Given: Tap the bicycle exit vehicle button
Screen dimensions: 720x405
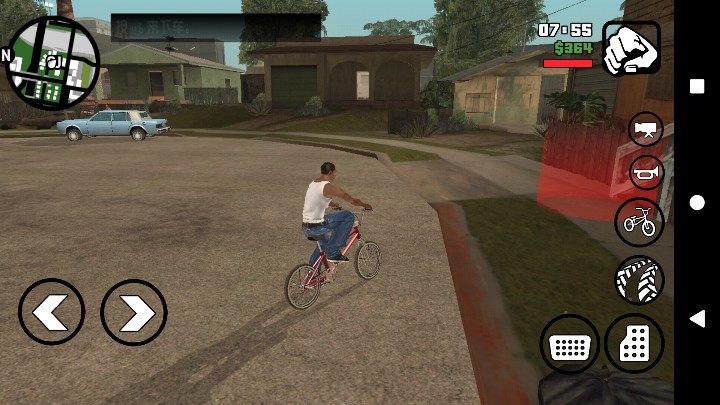Looking at the screenshot, I should [x=640, y=221].
